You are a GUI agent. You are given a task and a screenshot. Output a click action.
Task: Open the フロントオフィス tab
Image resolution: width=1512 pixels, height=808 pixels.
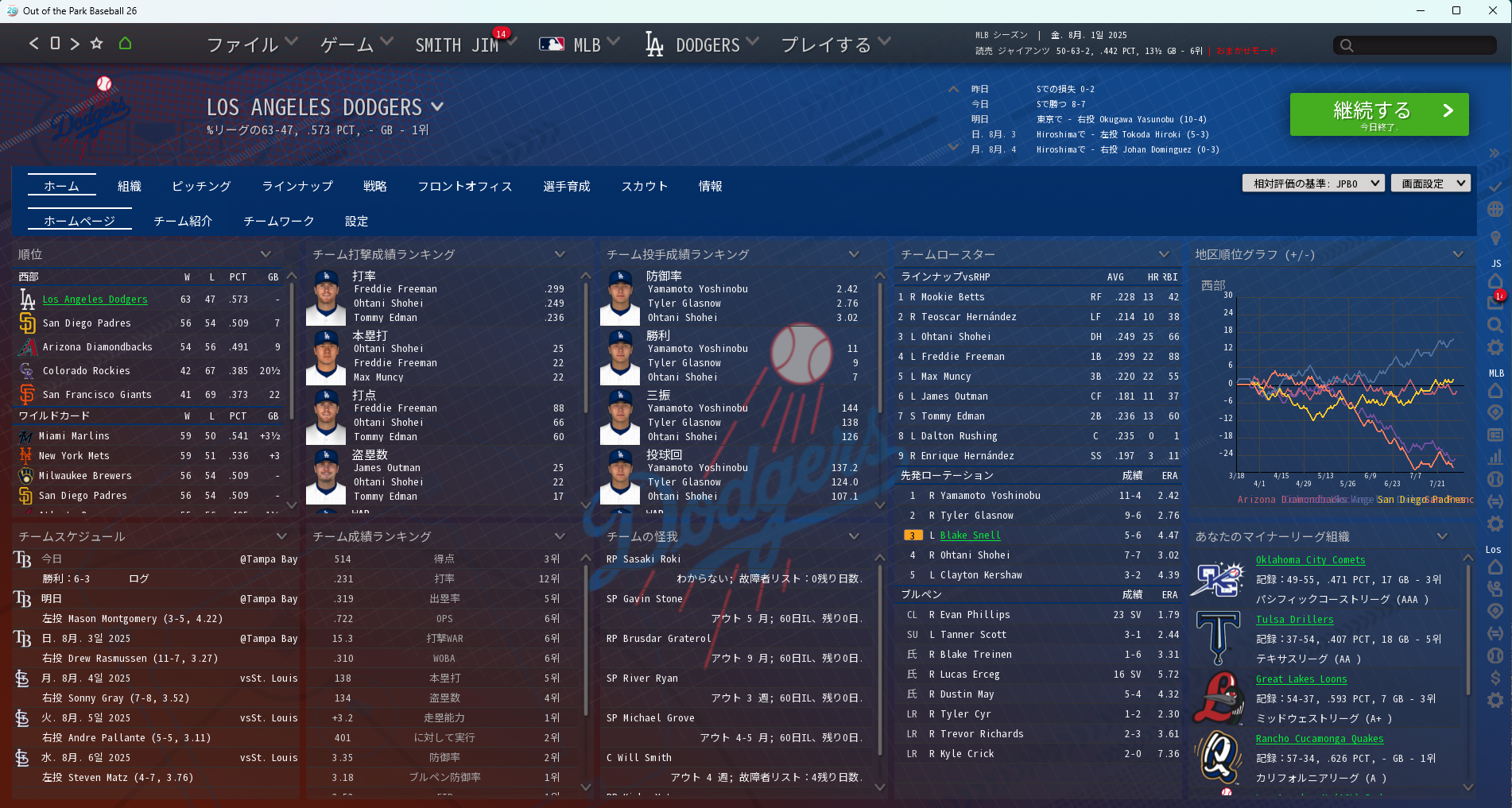(x=465, y=186)
